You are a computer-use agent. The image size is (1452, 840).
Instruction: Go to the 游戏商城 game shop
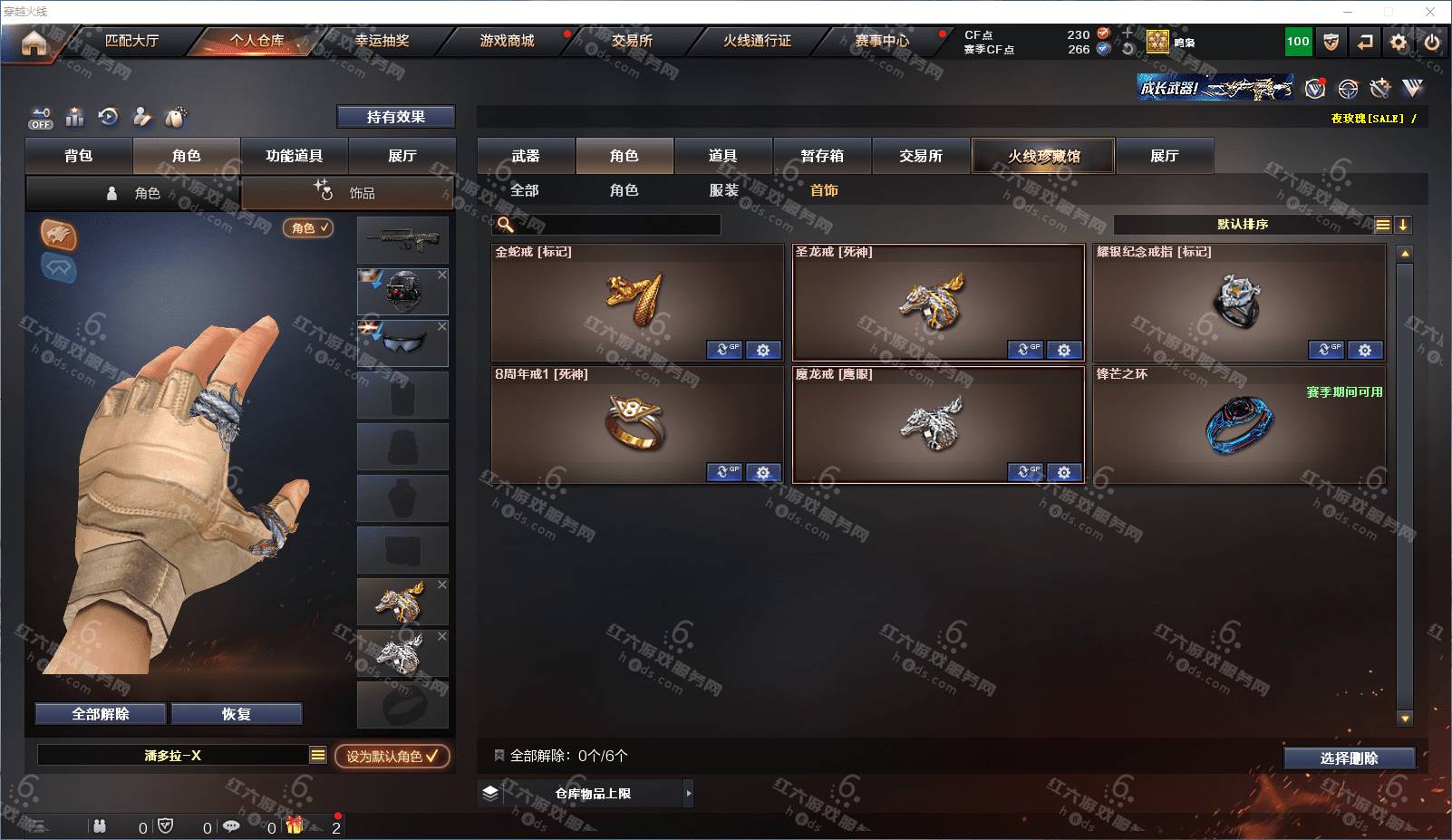[507, 41]
